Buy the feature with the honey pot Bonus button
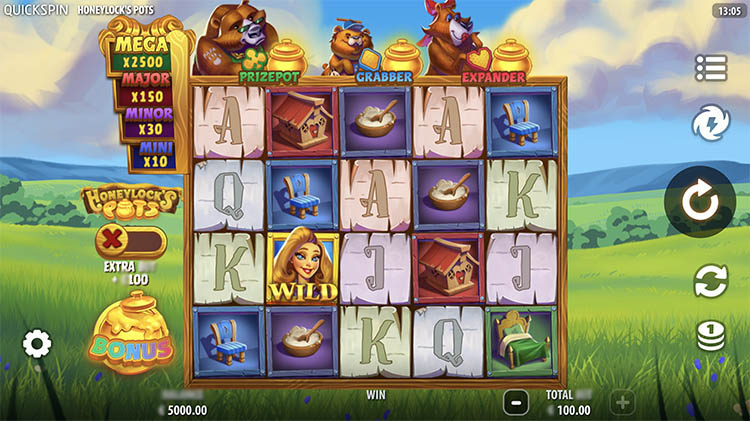750x421 pixels. click(131, 337)
